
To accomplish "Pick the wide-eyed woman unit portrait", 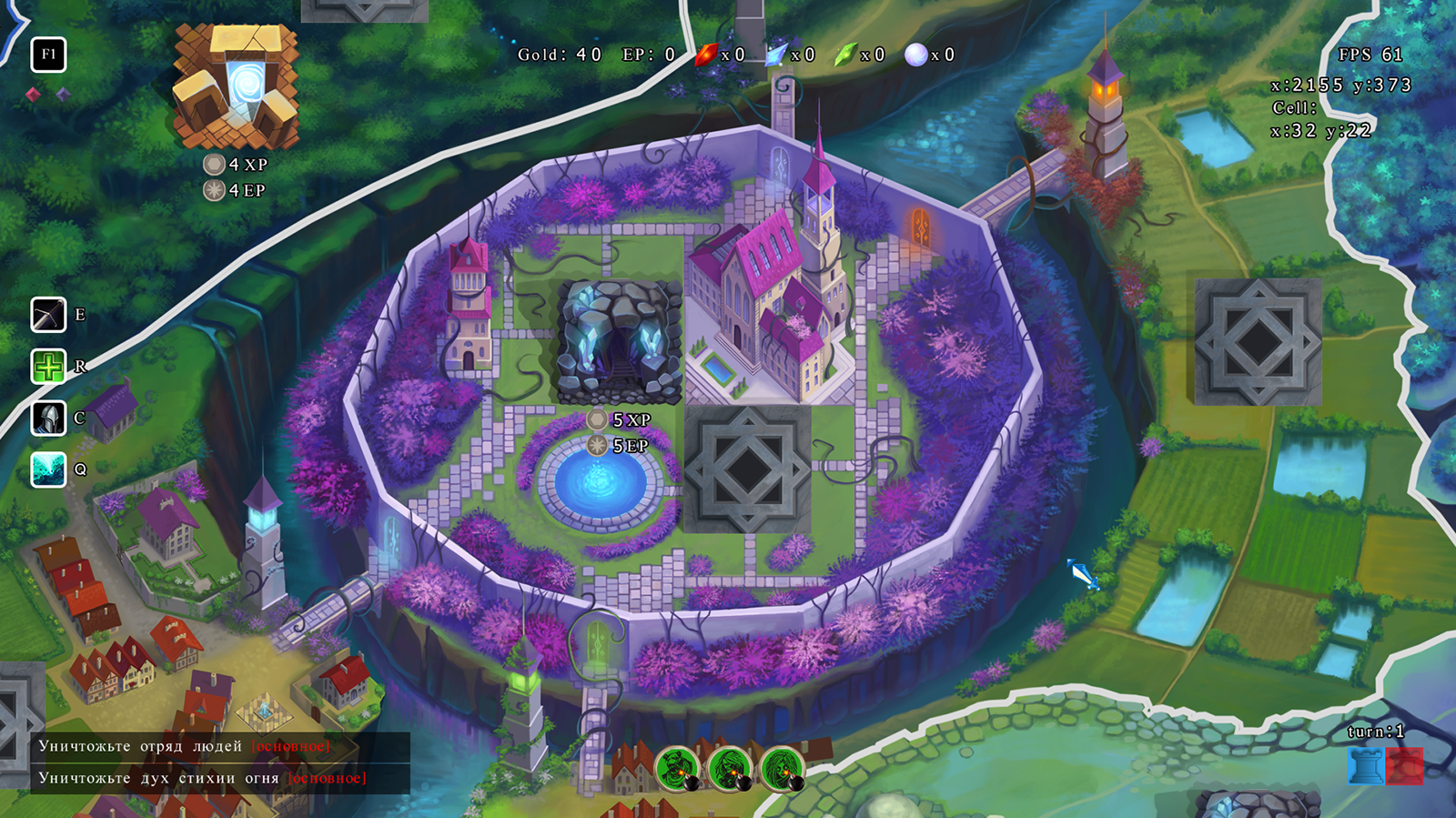I will click(782, 768).
